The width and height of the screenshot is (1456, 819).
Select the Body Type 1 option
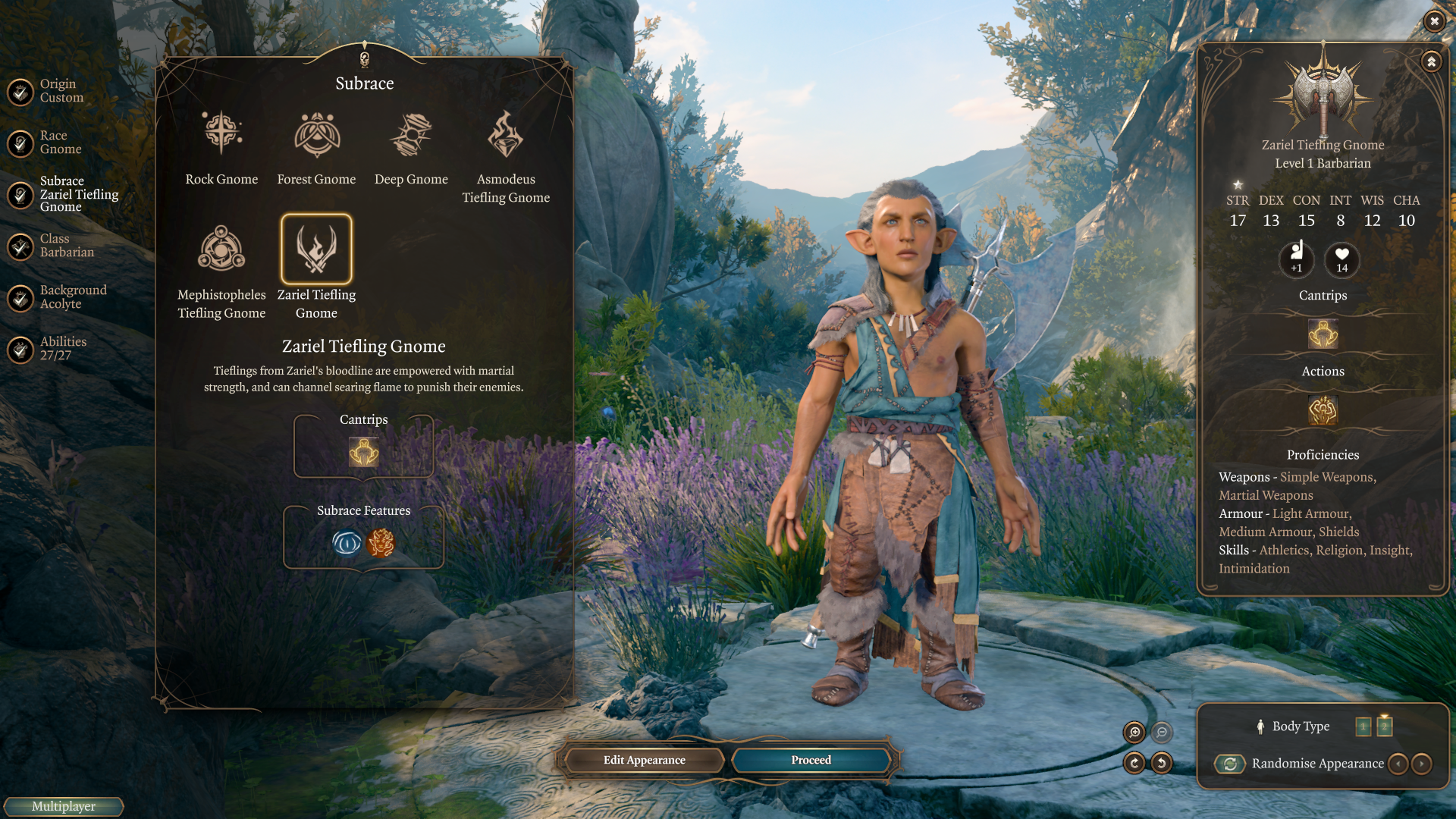coord(1363,726)
